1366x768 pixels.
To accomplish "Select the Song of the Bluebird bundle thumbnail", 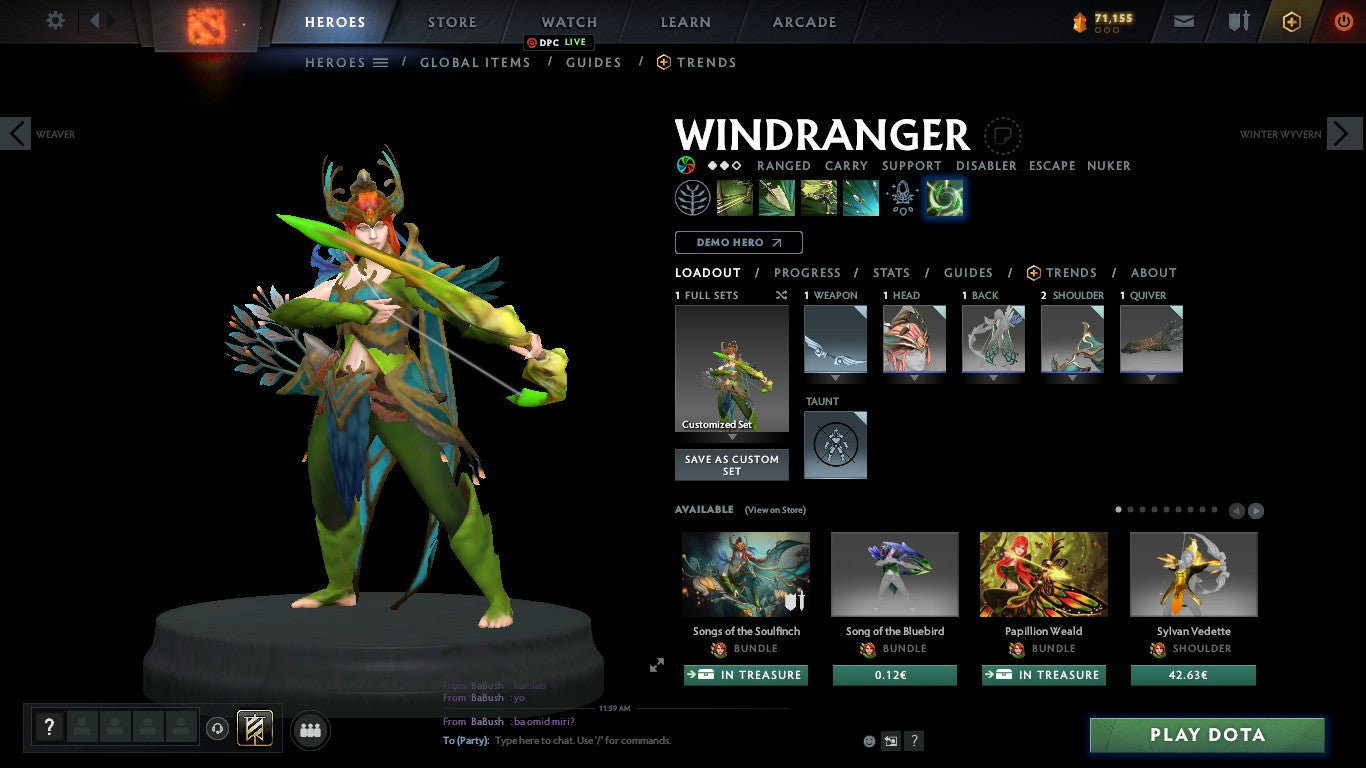I will [894, 573].
